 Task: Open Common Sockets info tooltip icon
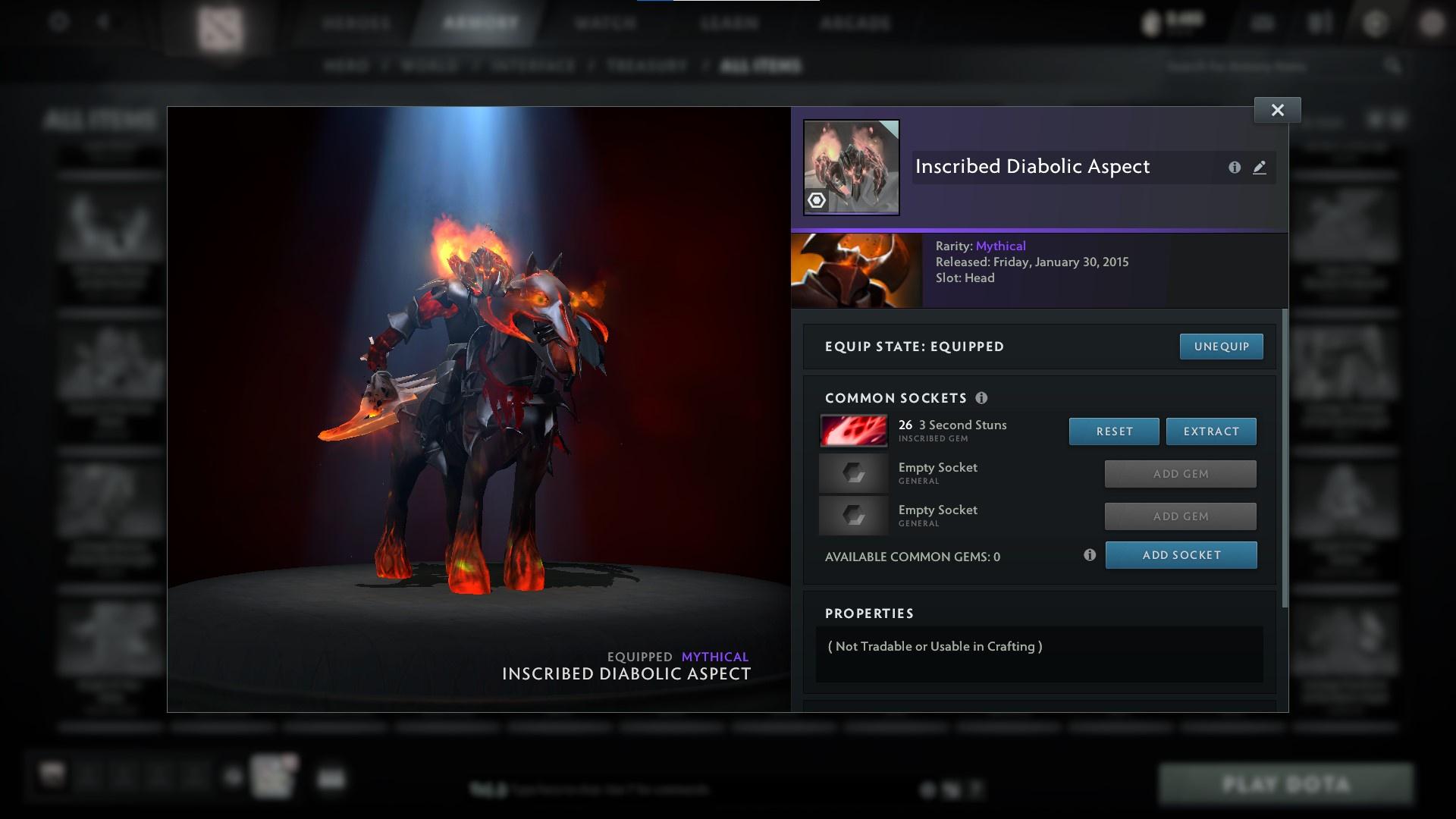pos(984,397)
